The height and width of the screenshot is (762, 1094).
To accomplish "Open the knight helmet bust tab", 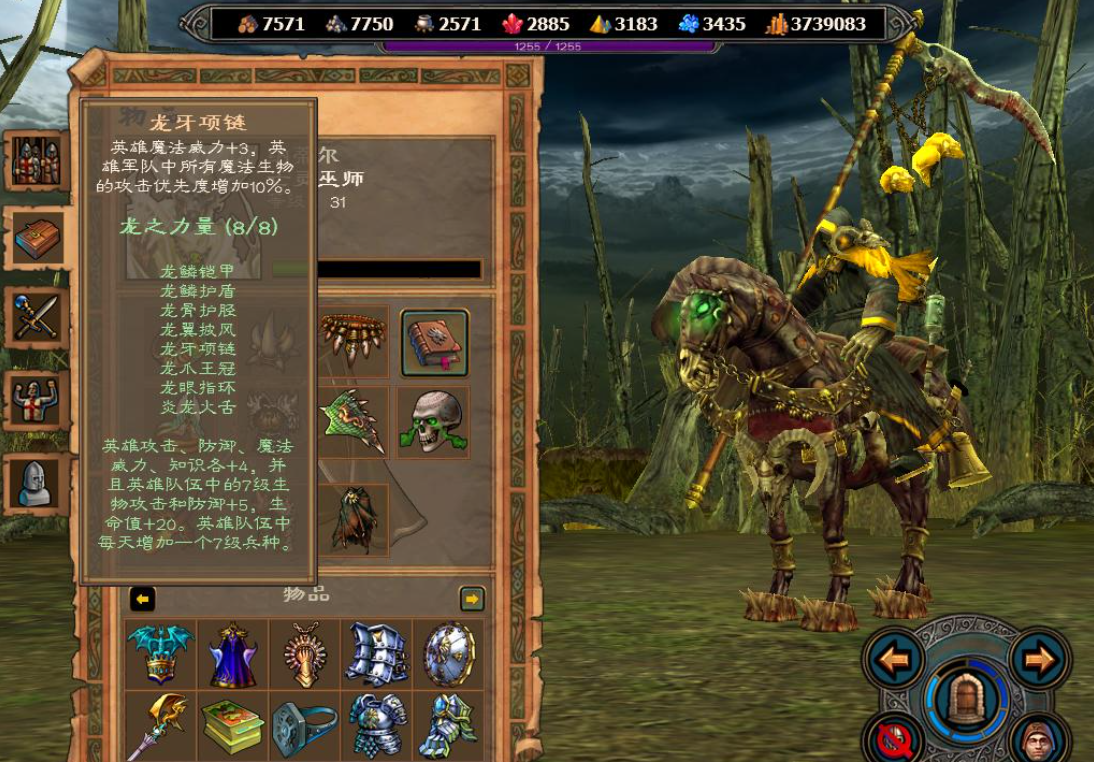I will point(38,483).
